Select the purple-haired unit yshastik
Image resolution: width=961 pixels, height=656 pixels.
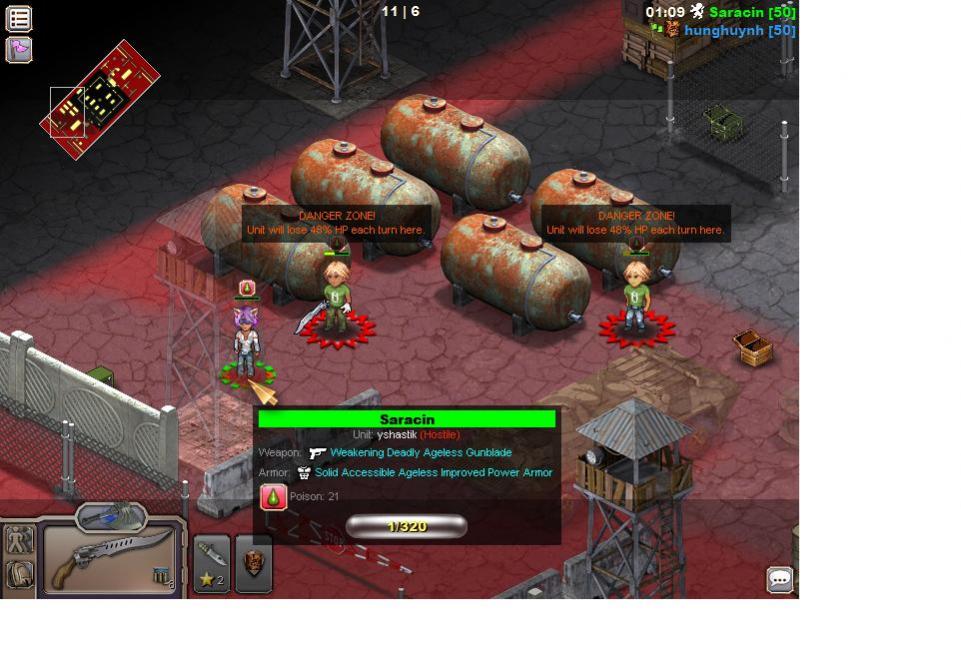(245, 343)
